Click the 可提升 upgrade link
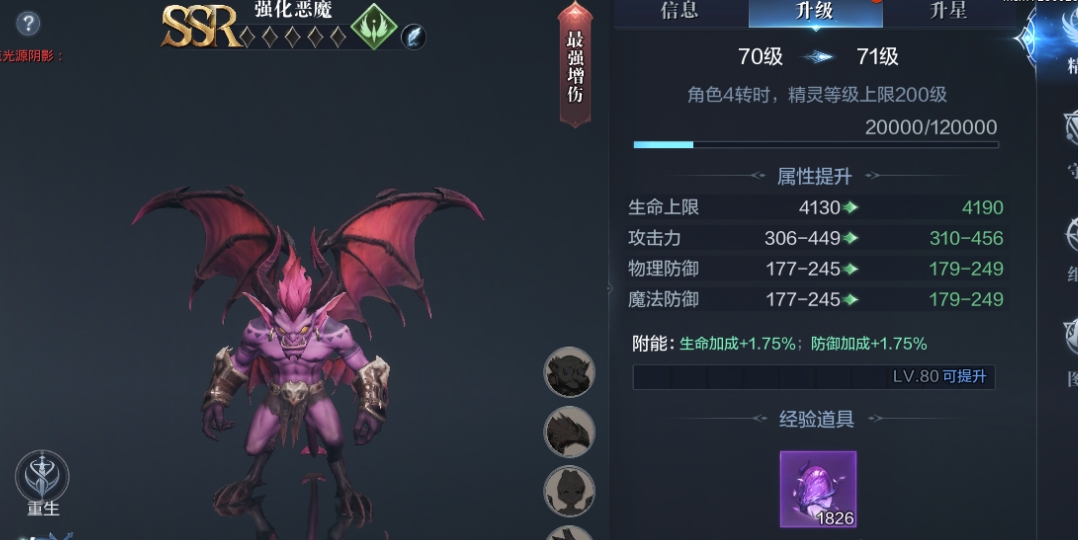1078x540 pixels. tap(964, 377)
